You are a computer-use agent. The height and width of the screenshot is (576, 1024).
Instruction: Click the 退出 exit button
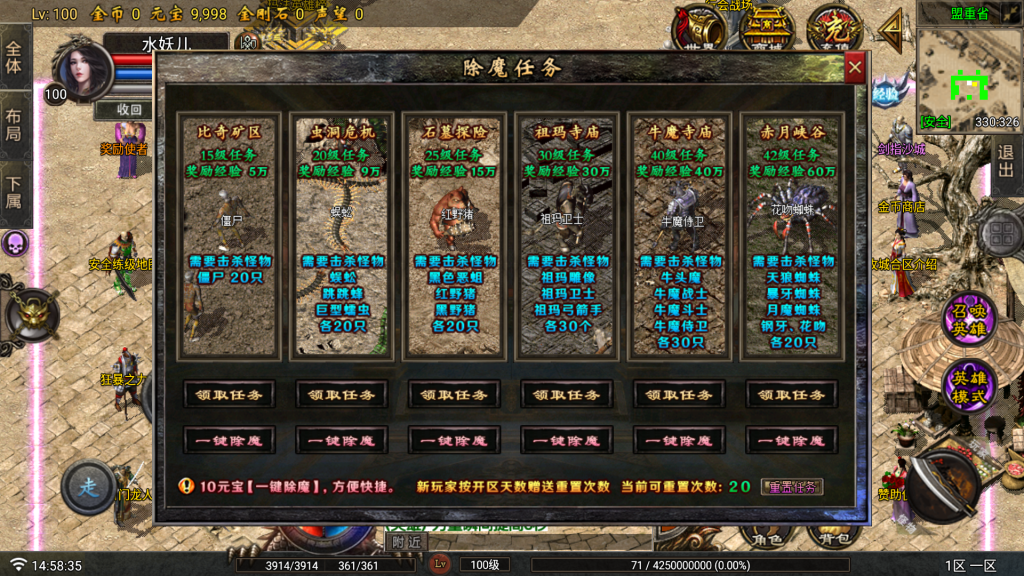pyautogui.click(x=1006, y=160)
